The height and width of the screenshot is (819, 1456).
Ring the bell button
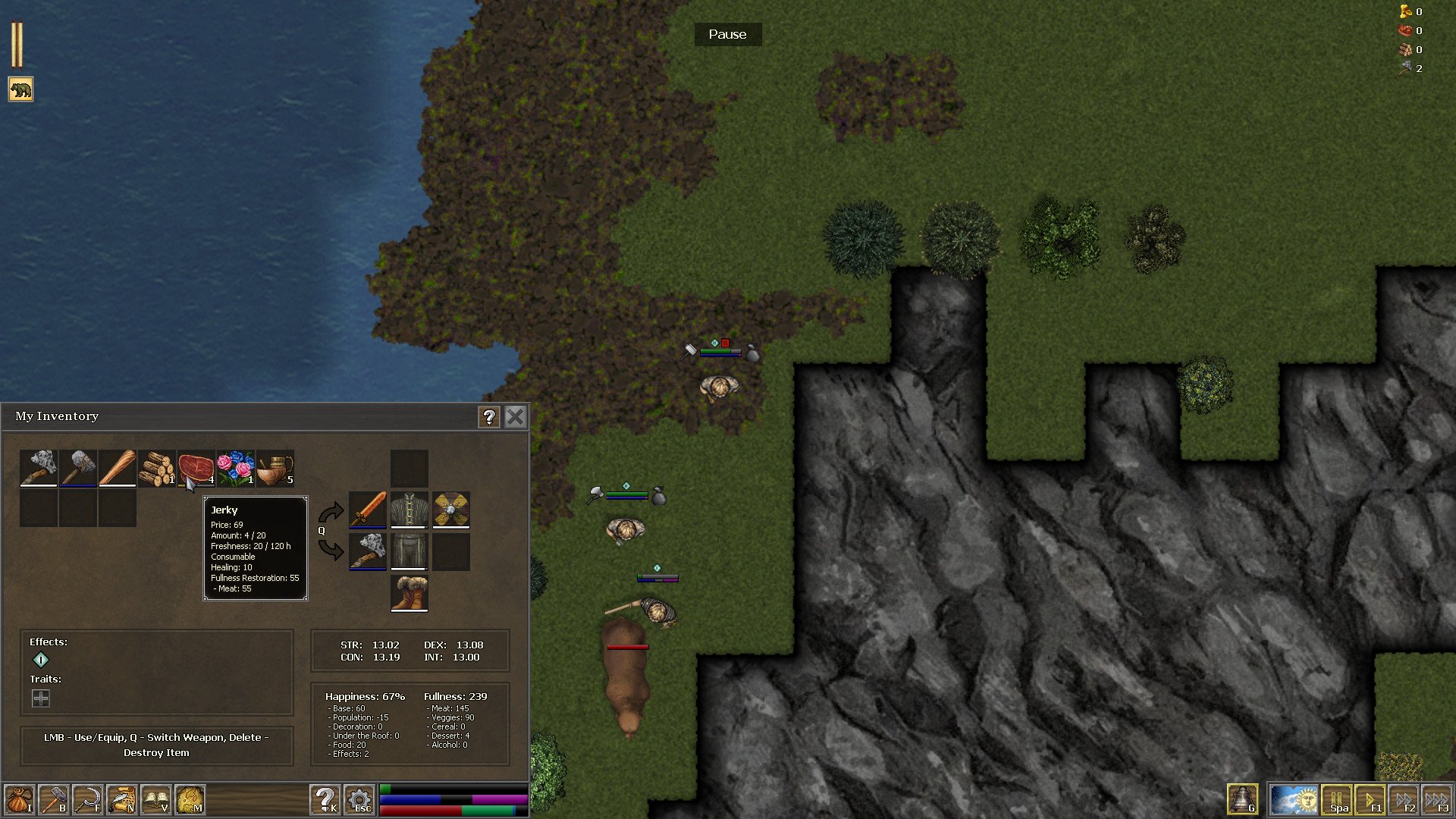pyautogui.click(x=1242, y=799)
